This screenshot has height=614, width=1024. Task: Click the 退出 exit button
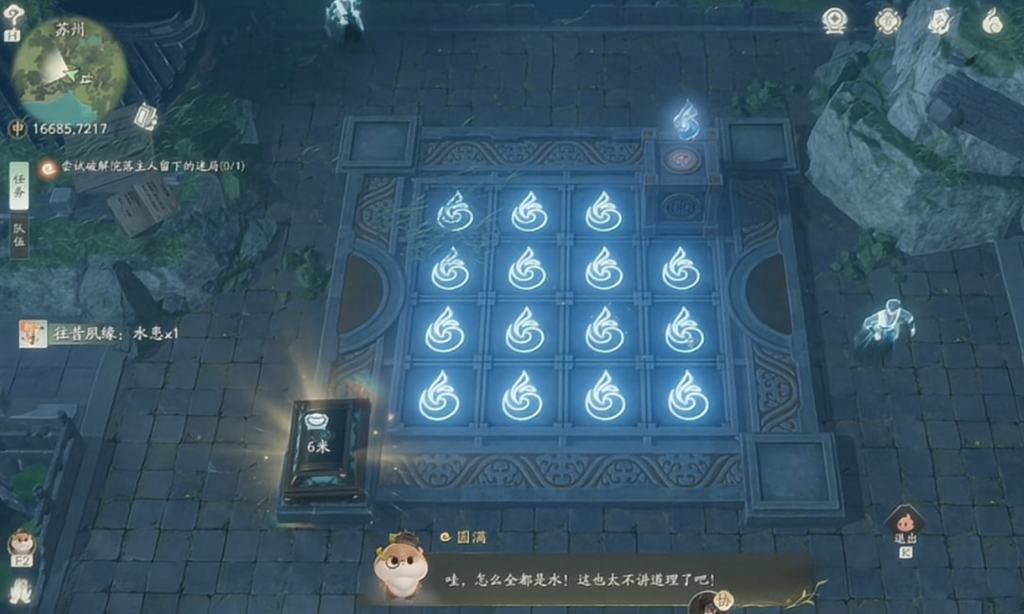point(905,523)
